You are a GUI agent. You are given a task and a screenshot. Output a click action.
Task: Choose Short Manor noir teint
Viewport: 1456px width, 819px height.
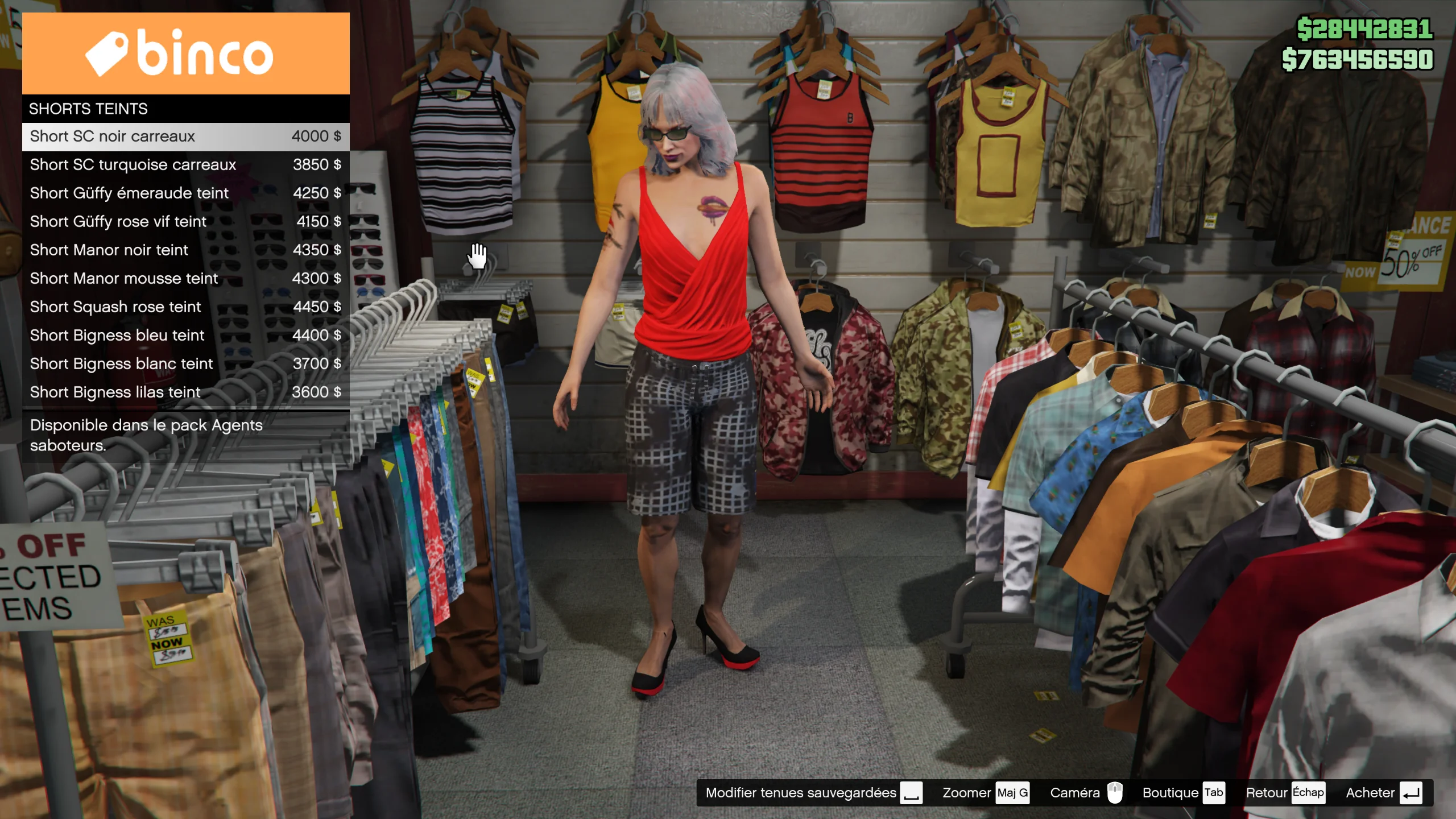point(185,250)
